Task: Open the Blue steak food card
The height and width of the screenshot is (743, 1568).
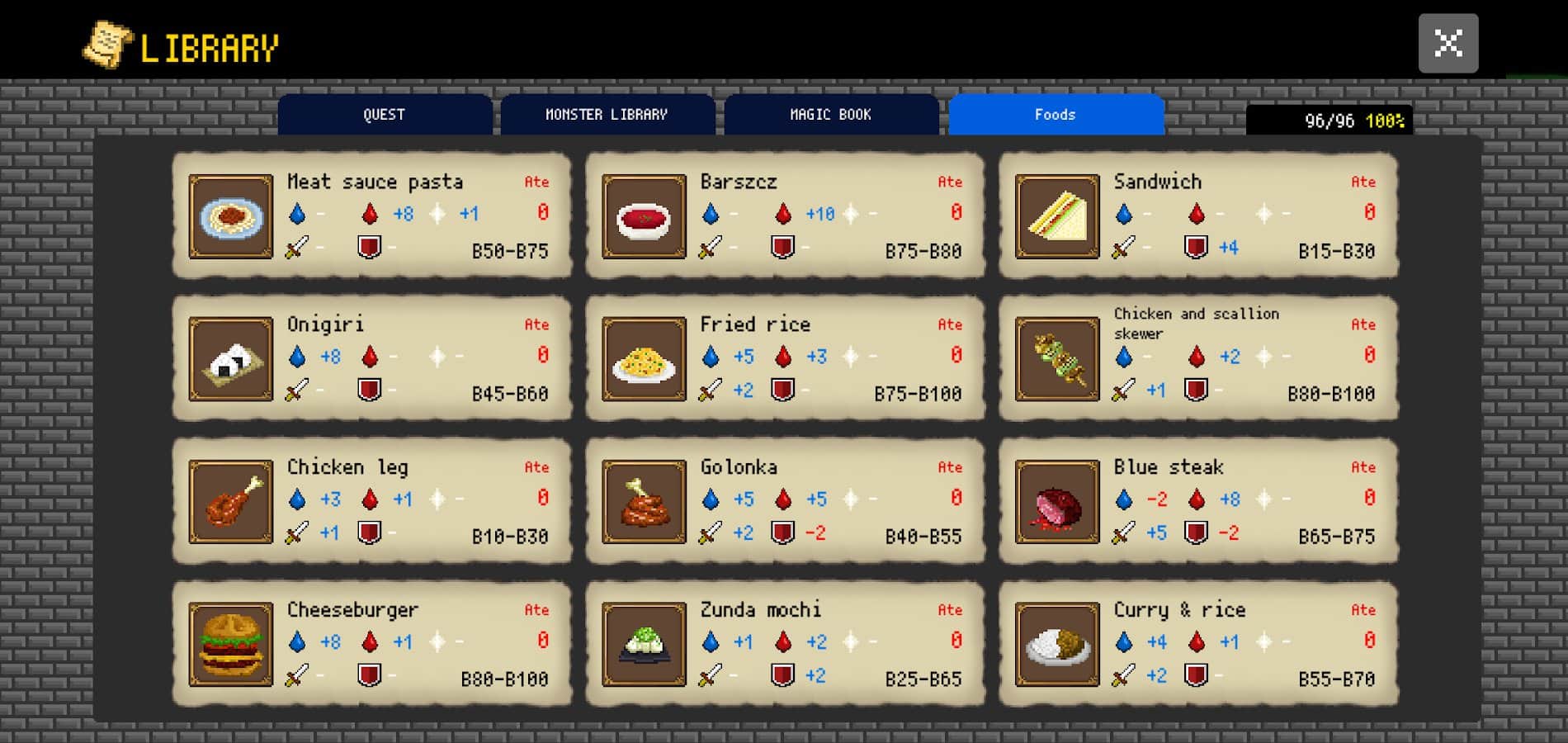Action: [x=1198, y=501]
